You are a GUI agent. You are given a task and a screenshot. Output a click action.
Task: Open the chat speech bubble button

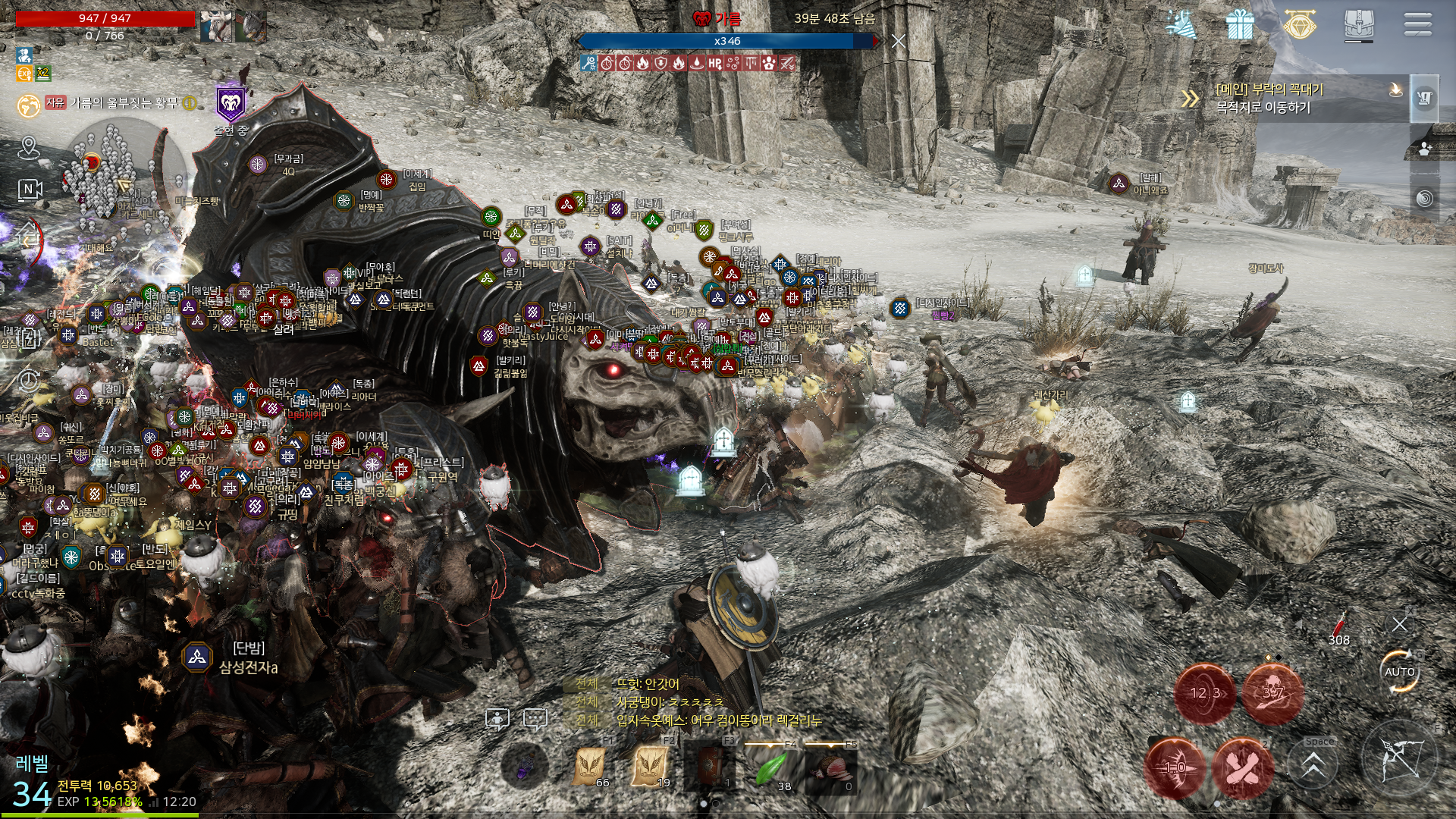coord(535,718)
